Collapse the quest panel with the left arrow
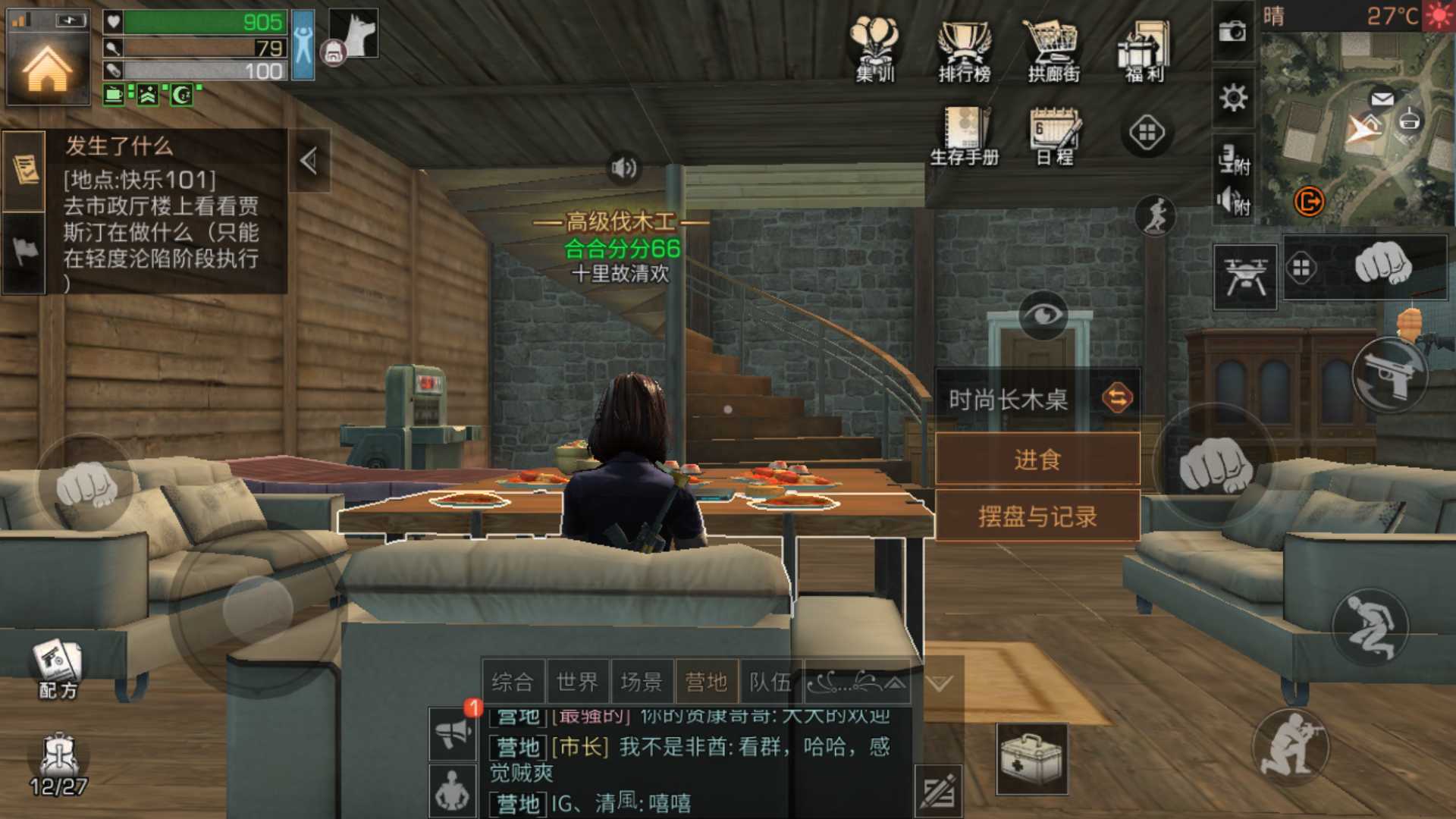 308,160
